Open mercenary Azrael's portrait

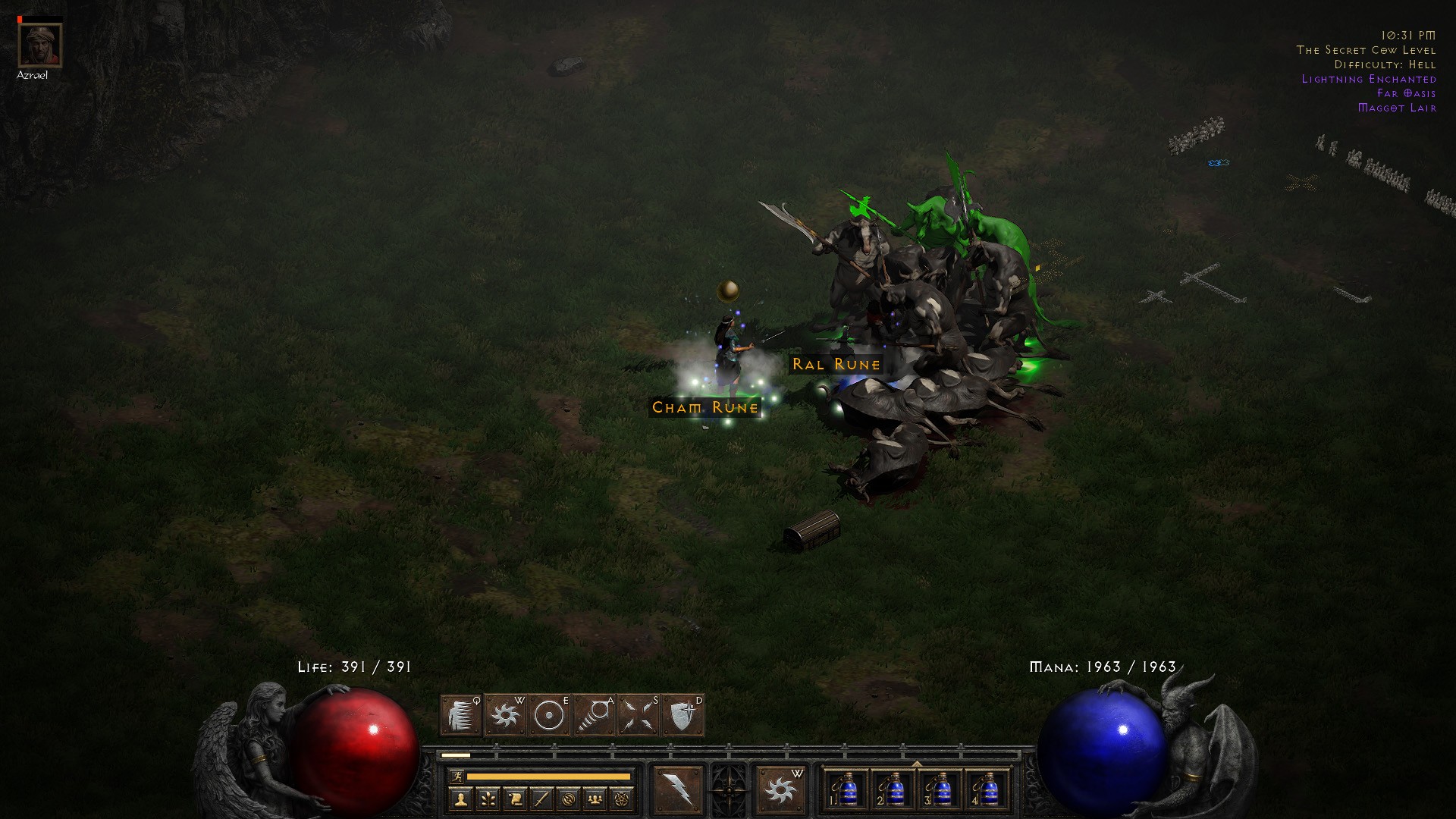(39, 45)
